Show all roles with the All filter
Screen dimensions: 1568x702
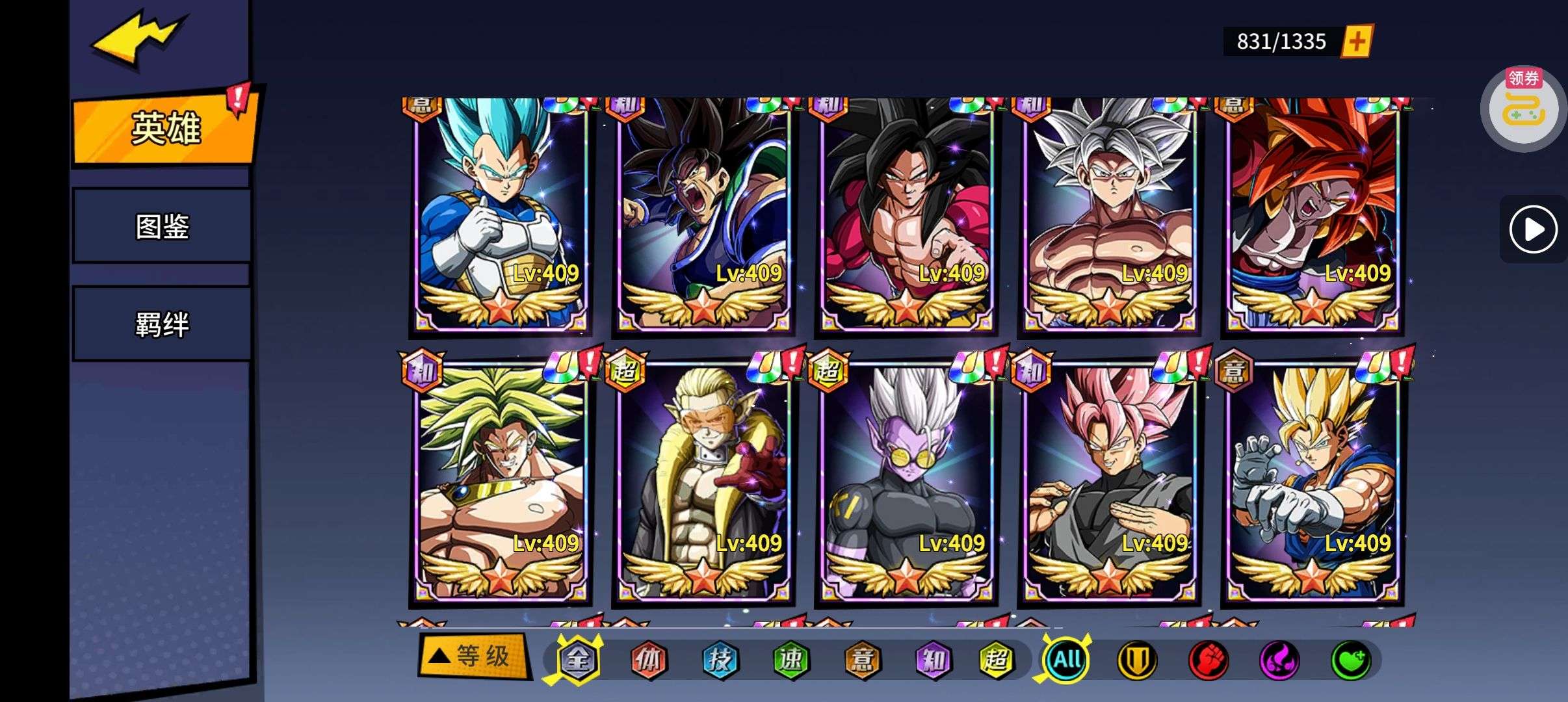tap(1067, 660)
